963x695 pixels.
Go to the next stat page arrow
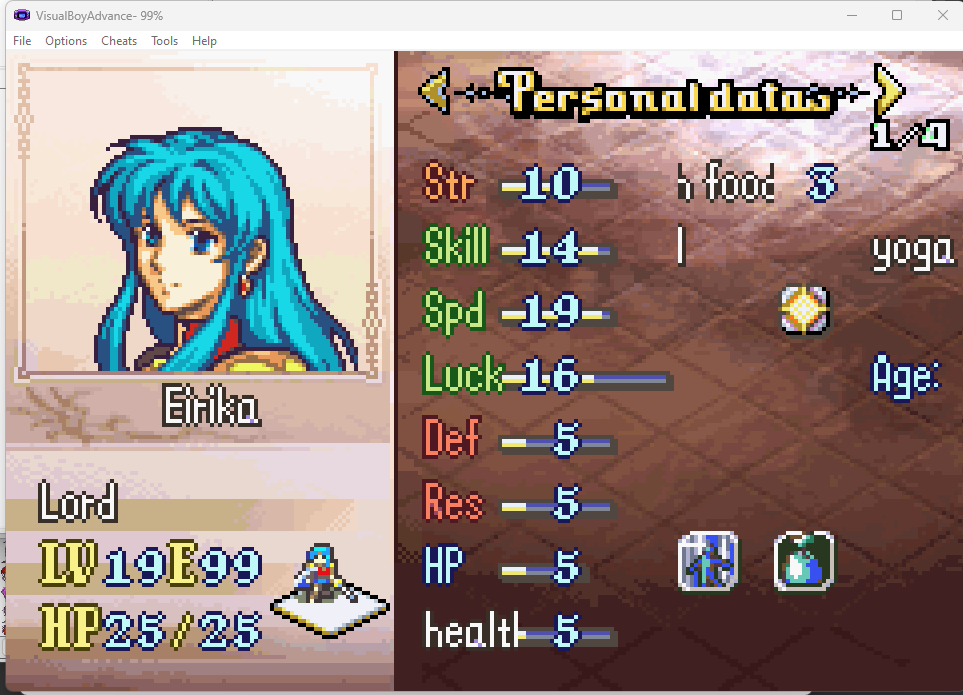pos(888,92)
